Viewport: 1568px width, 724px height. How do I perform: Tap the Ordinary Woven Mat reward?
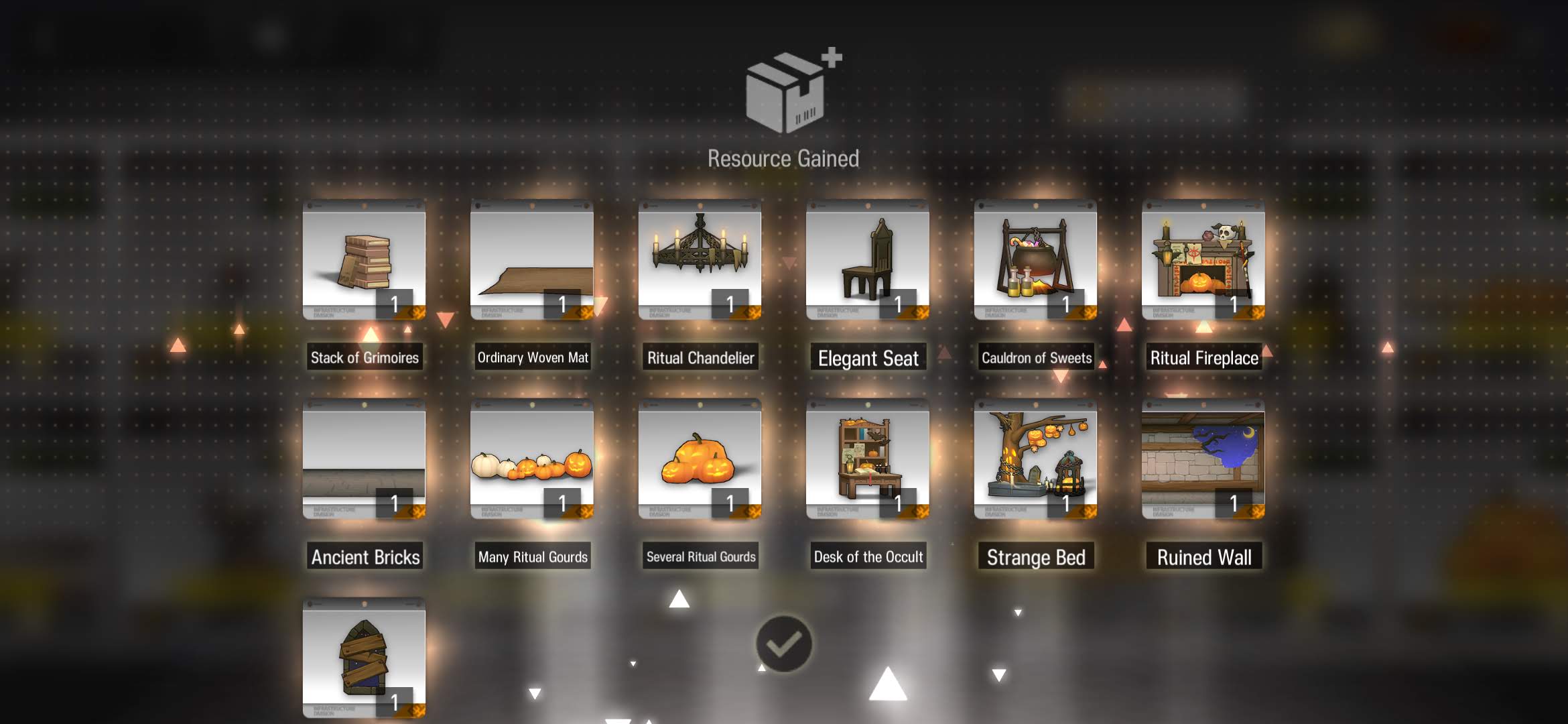pyautogui.click(x=531, y=260)
